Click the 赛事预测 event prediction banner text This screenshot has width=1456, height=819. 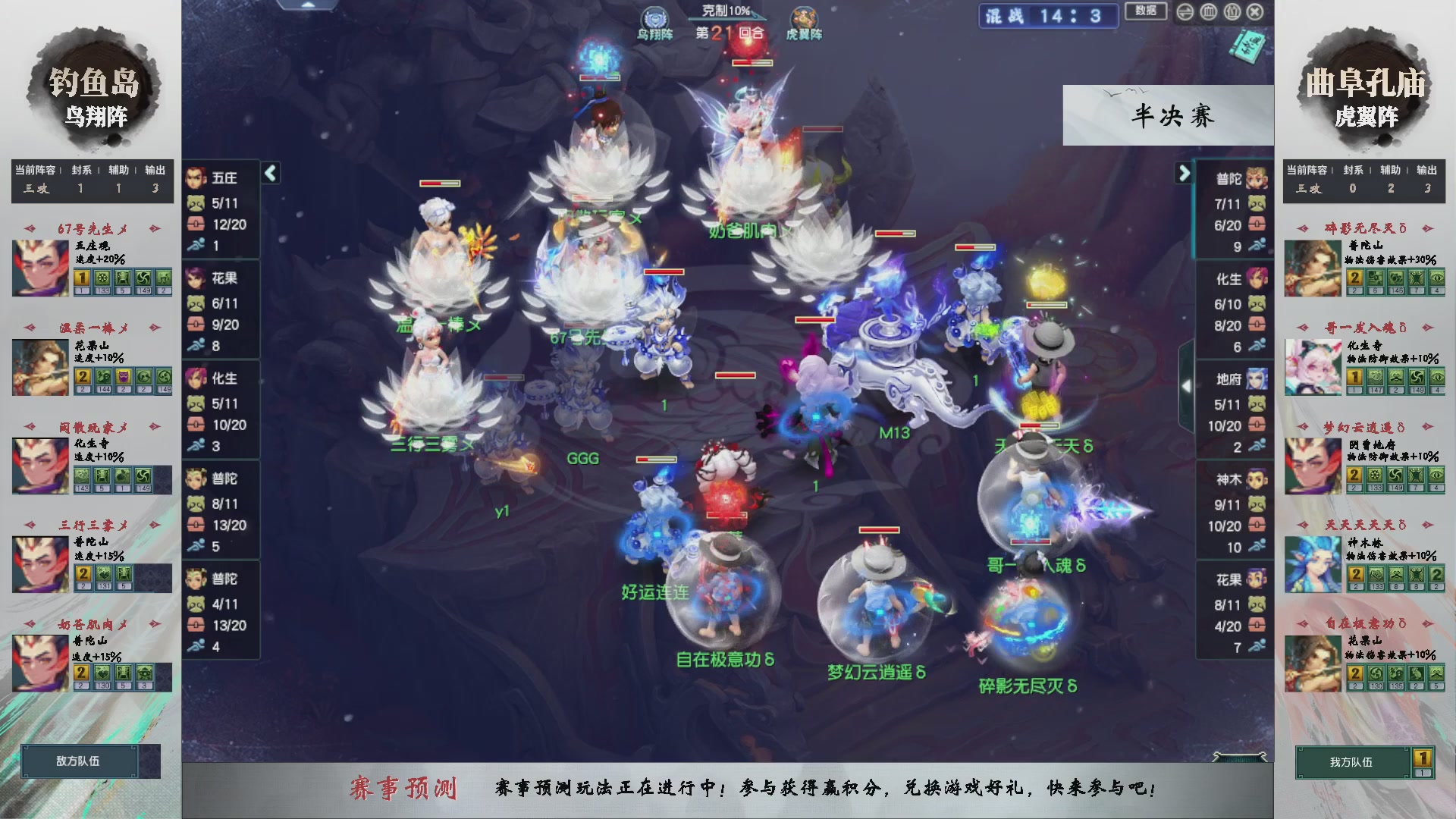pos(406,788)
